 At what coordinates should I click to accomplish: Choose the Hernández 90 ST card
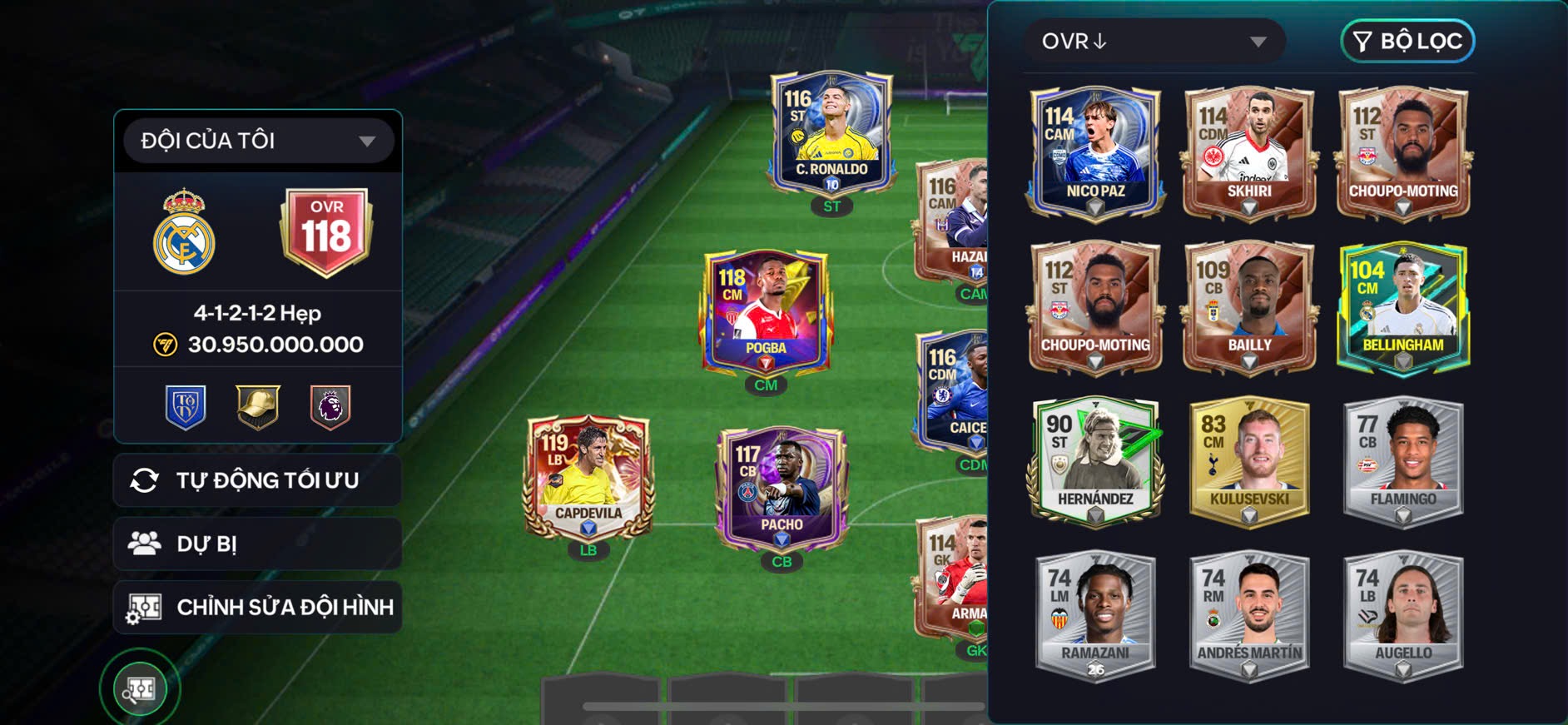tap(1095, 460)
